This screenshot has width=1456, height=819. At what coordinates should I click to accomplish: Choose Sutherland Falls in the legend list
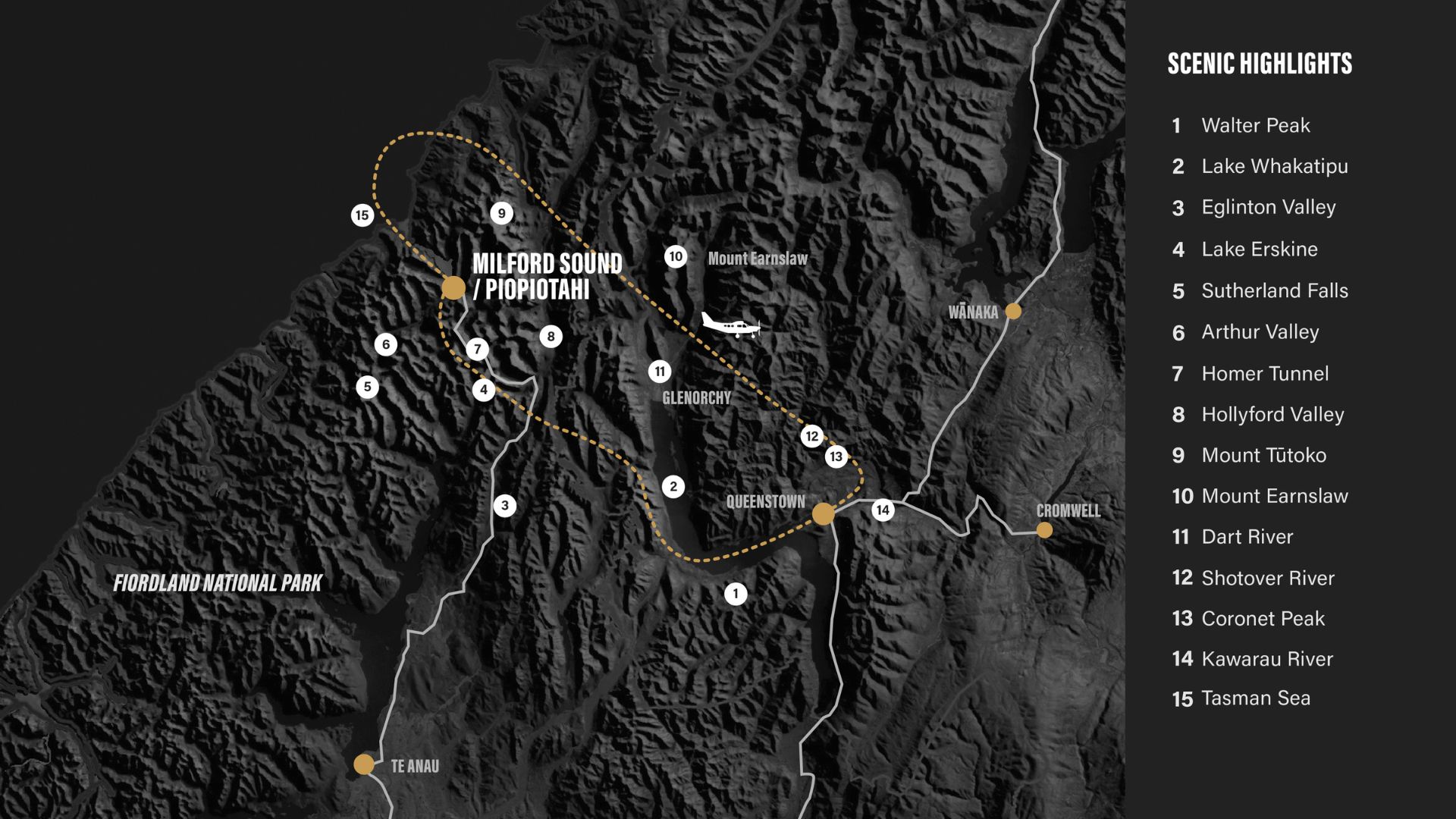(x=1274, y=290)
